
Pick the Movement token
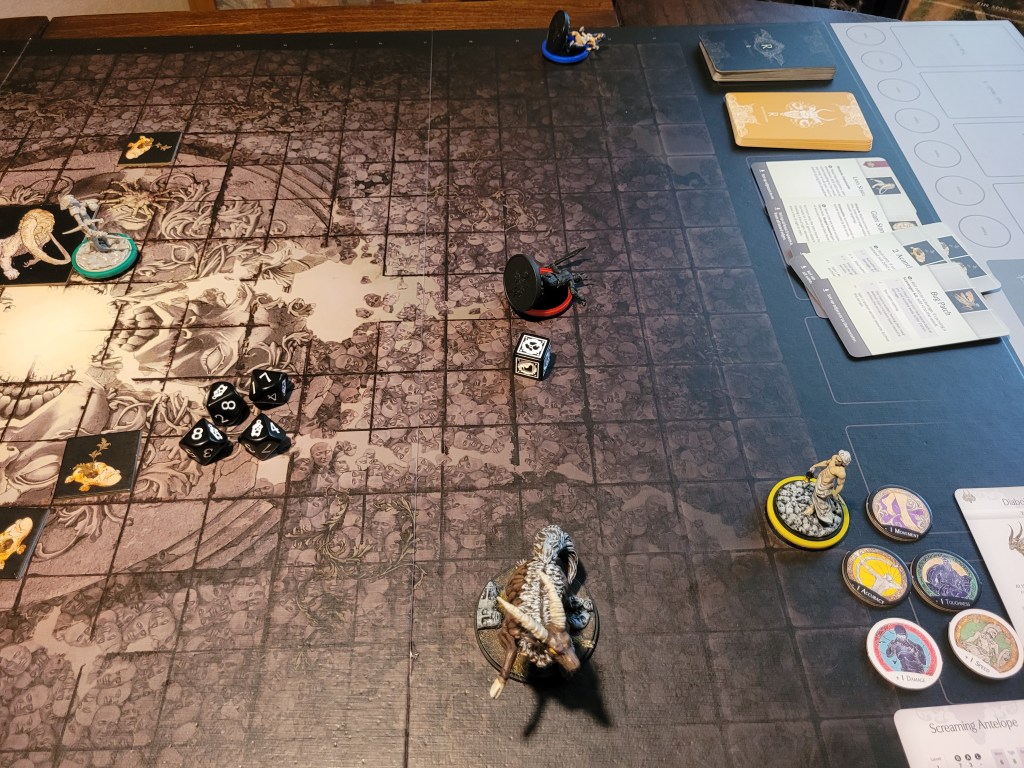coord(898,512)
